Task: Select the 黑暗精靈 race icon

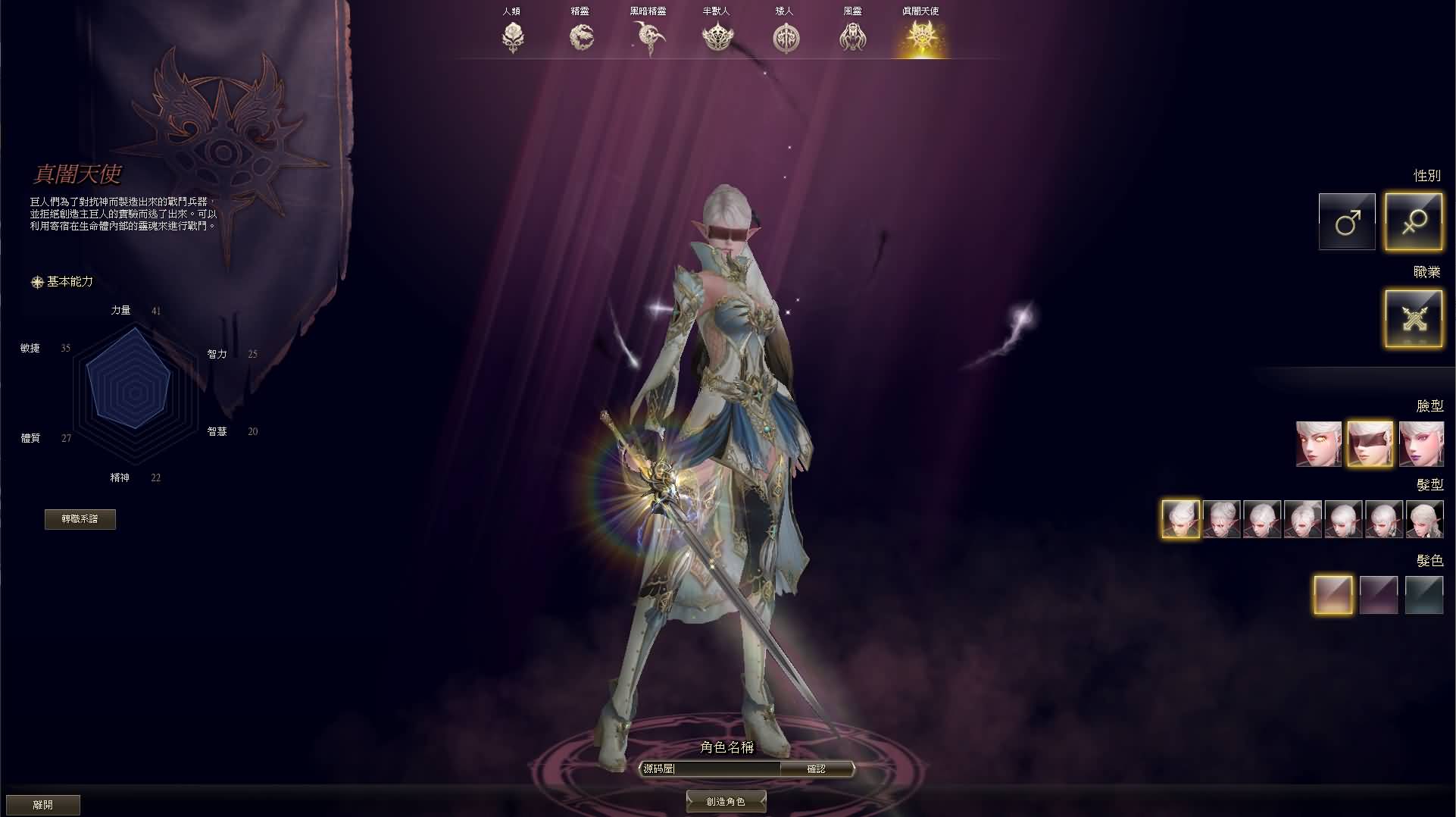Action: point(649,36)
